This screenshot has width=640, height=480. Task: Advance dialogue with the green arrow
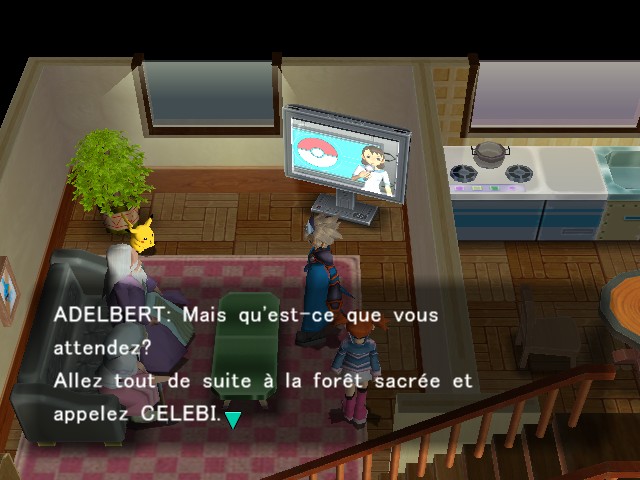(233, 419)
